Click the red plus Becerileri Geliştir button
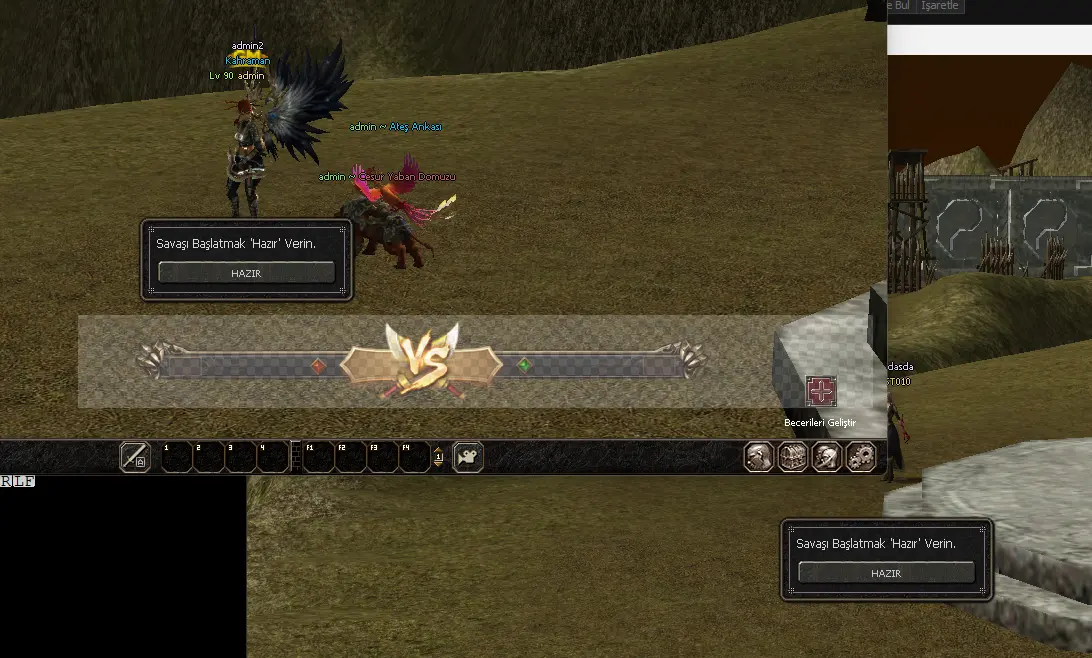 pos(821,391)
